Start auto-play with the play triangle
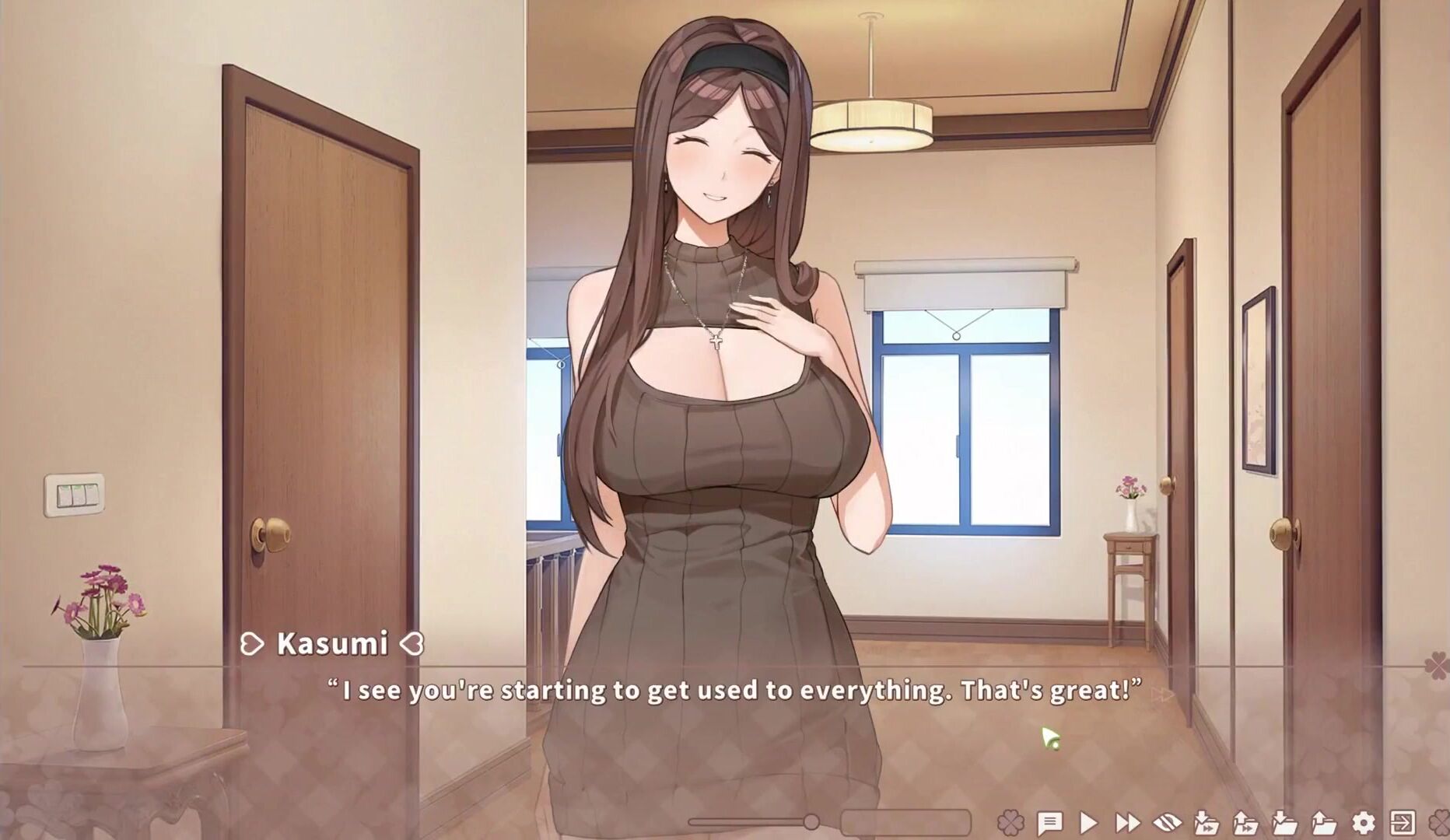This screenshot has height=840, width=1450. tap(1088, 822)
